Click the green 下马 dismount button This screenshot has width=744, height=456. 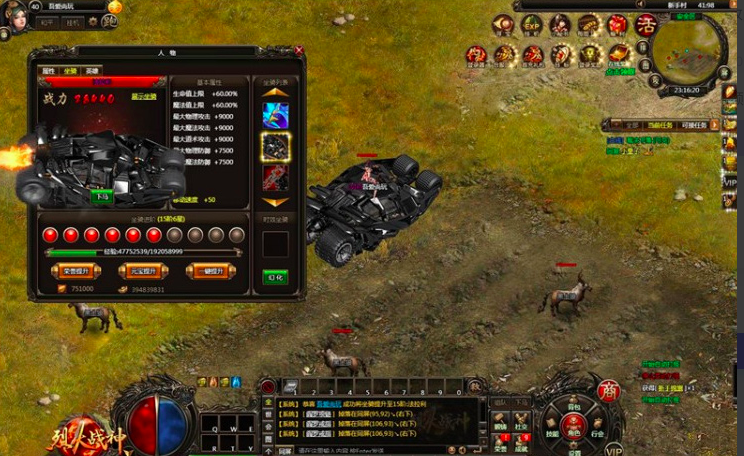point(102,197)
